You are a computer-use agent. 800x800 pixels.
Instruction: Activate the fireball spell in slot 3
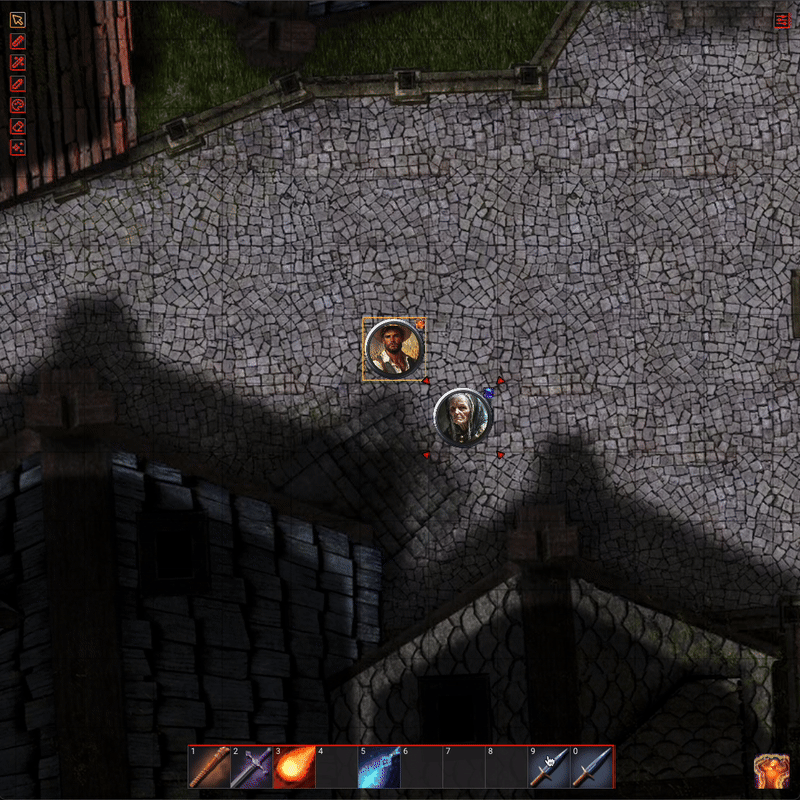point(293,768)
